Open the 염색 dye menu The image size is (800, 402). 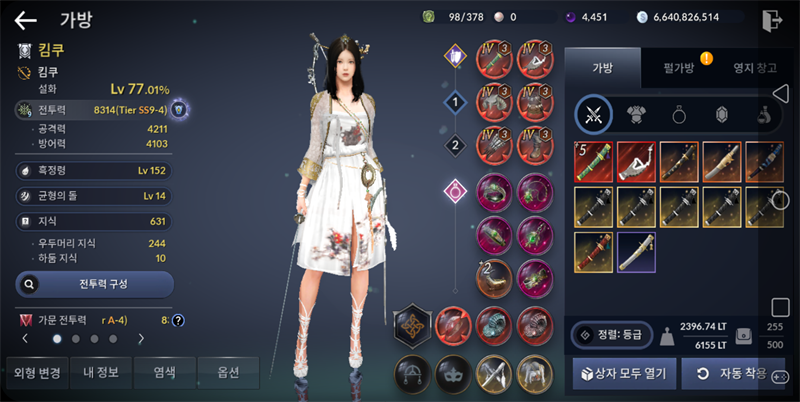pos(165,372)
